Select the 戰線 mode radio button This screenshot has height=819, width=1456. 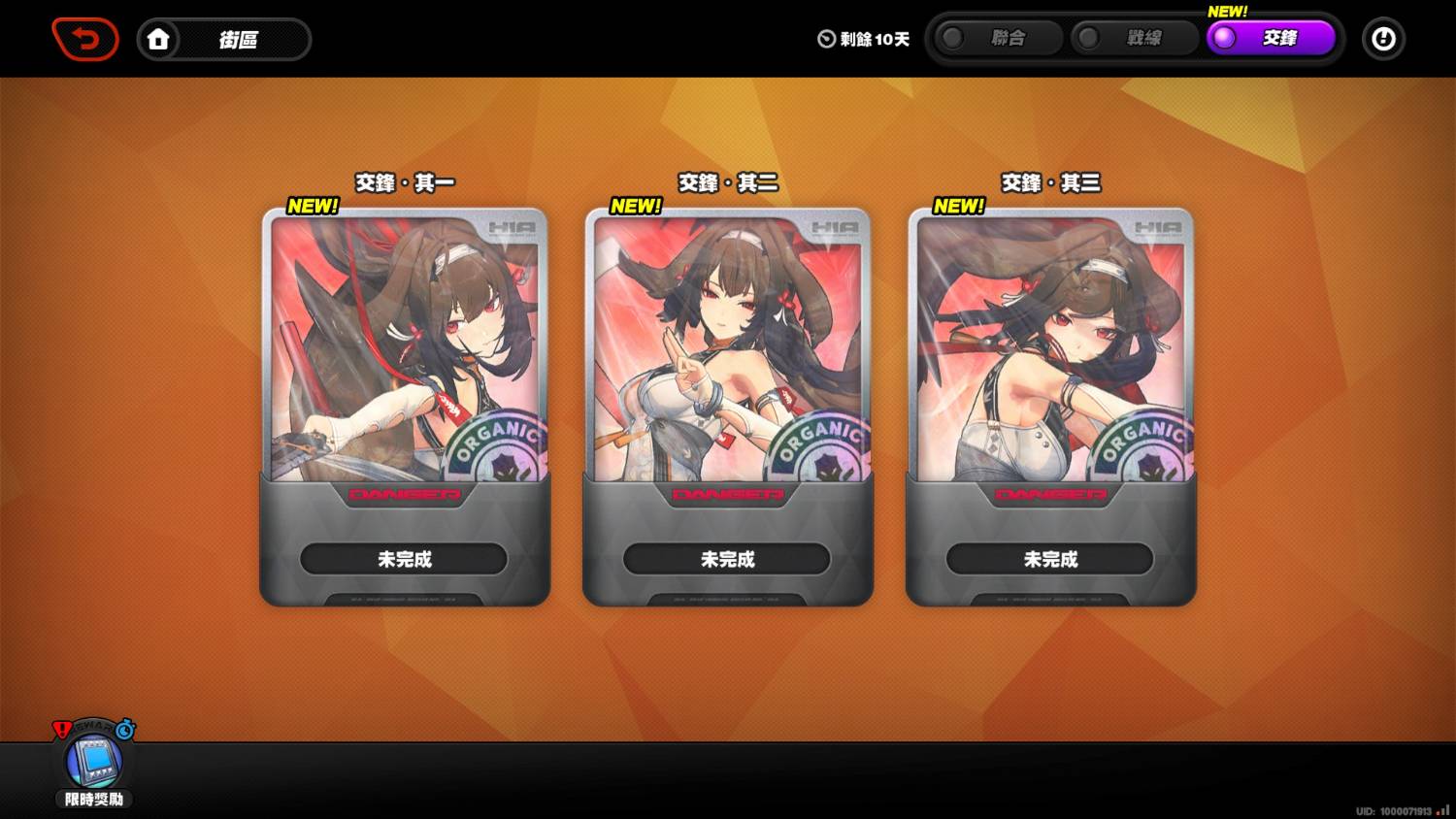pos(1088,38)
